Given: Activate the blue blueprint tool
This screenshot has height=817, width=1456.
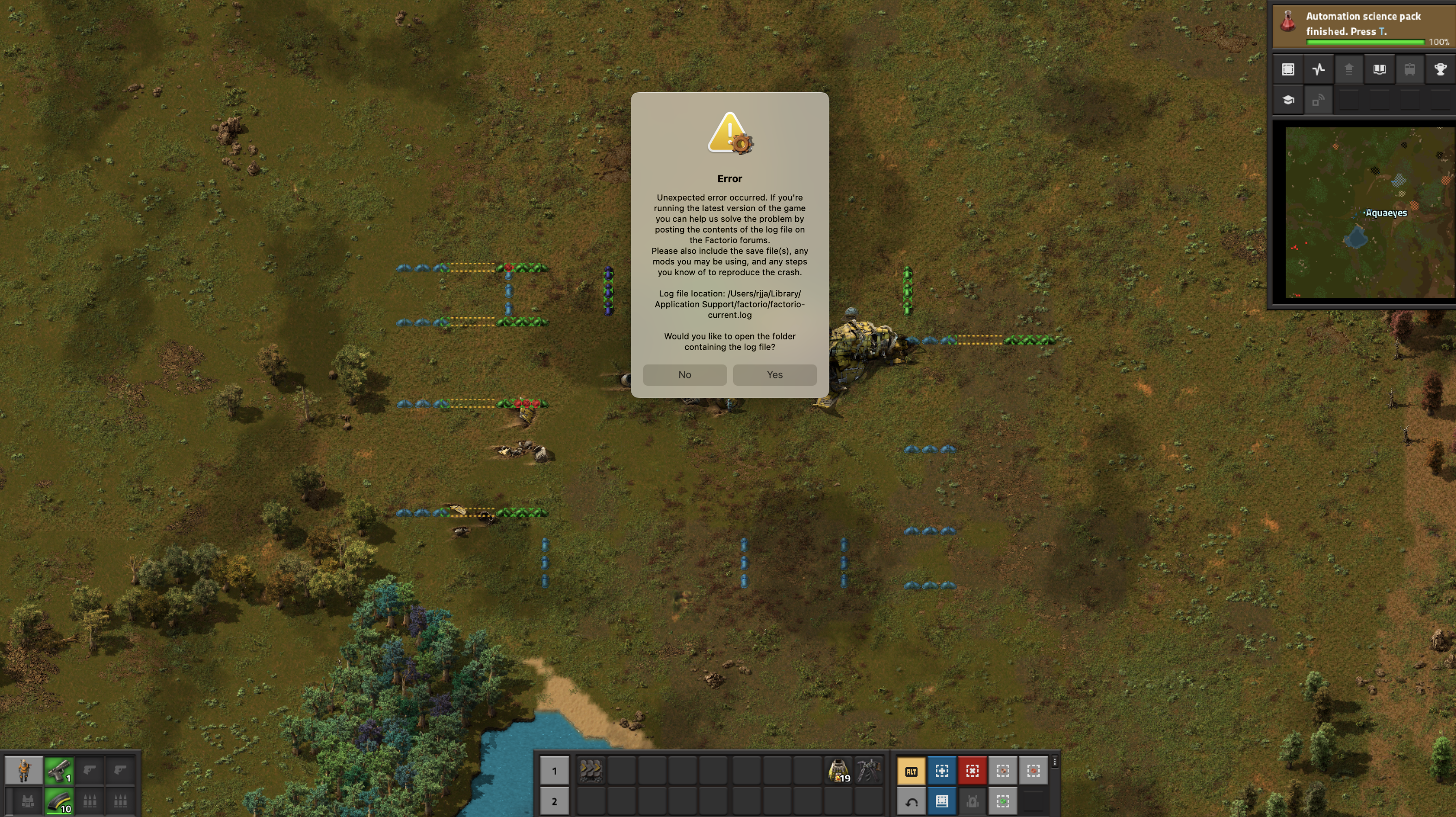Looking at the screenshot, I should [941, 771].
